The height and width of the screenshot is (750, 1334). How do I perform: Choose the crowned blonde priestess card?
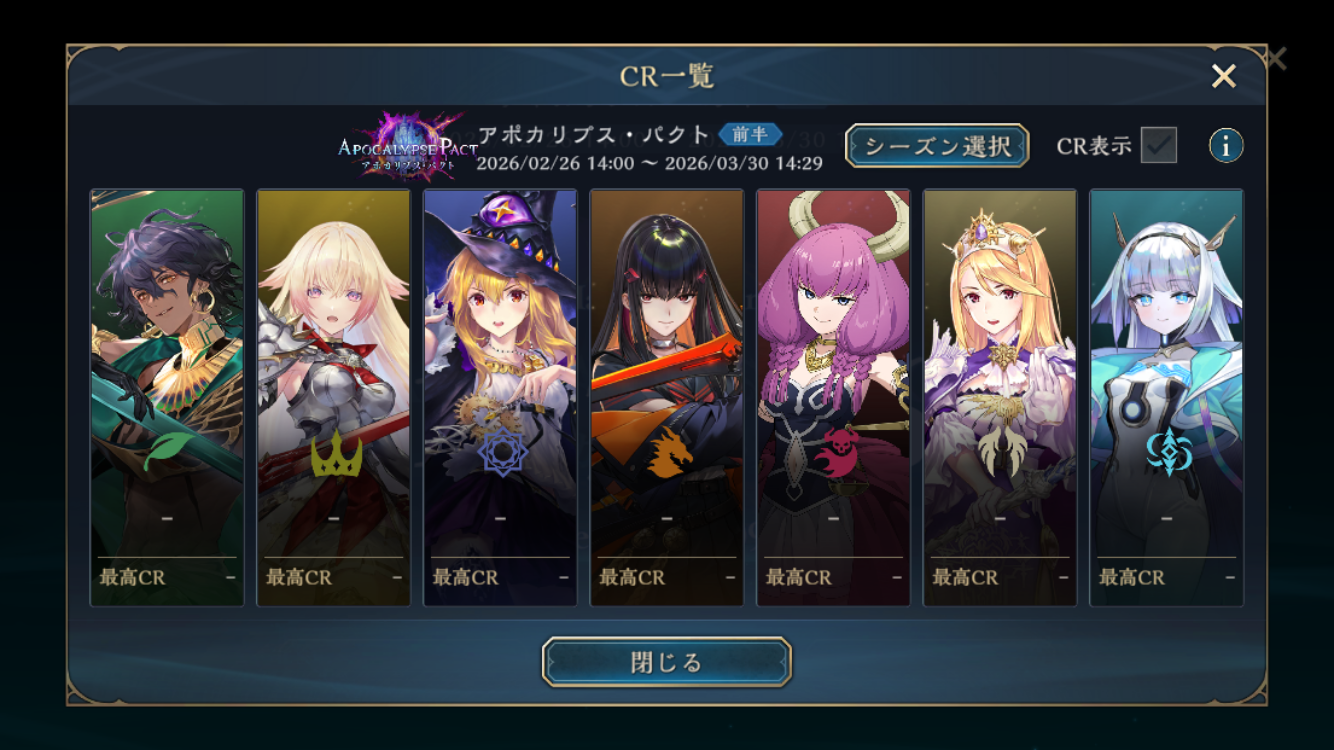[x=999, y=397]
